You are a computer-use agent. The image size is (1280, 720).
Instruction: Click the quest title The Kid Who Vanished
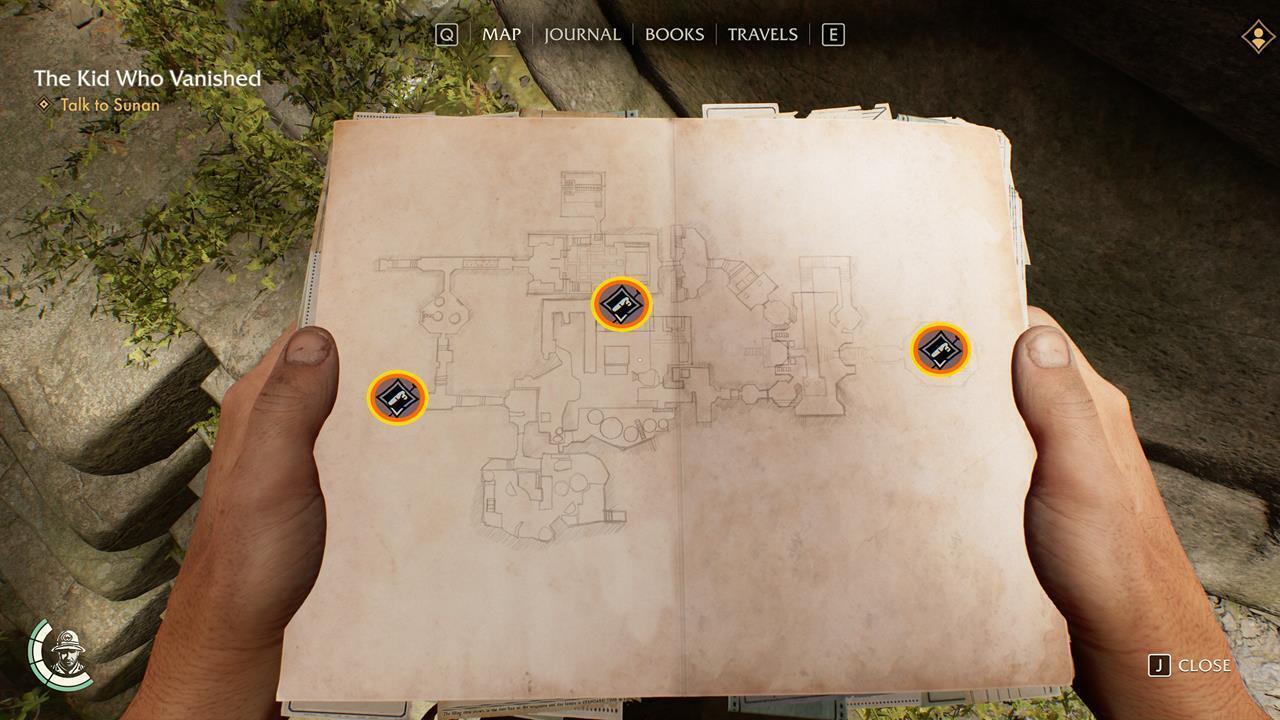(x=146, y=78)
